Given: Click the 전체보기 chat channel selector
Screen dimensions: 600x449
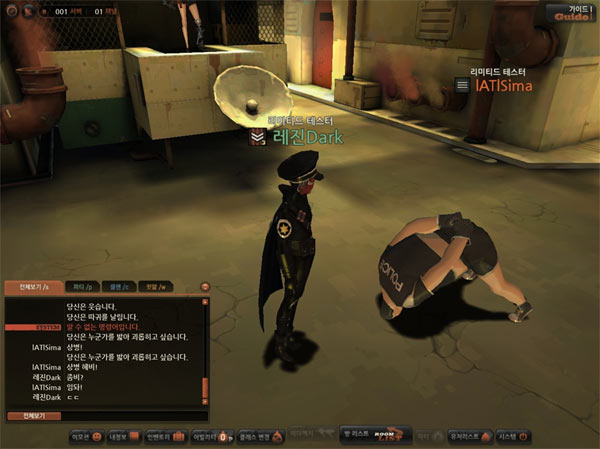Looking at the screenshot, I should [x=35, y=415].
